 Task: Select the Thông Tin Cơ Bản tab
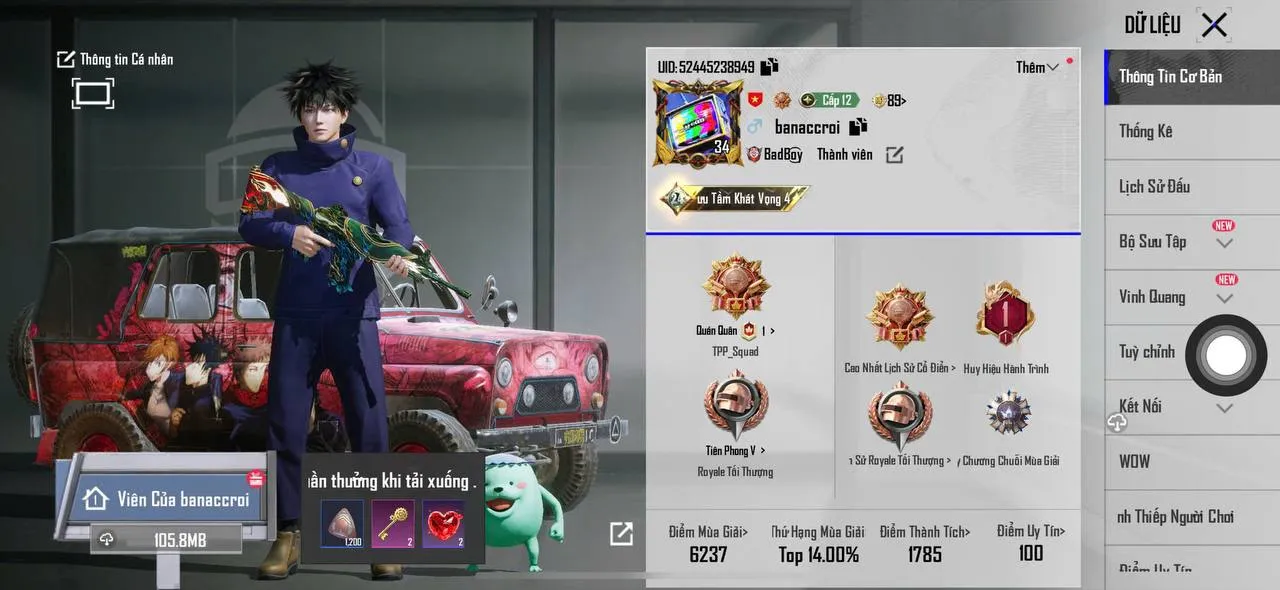tap(1170, 76)
